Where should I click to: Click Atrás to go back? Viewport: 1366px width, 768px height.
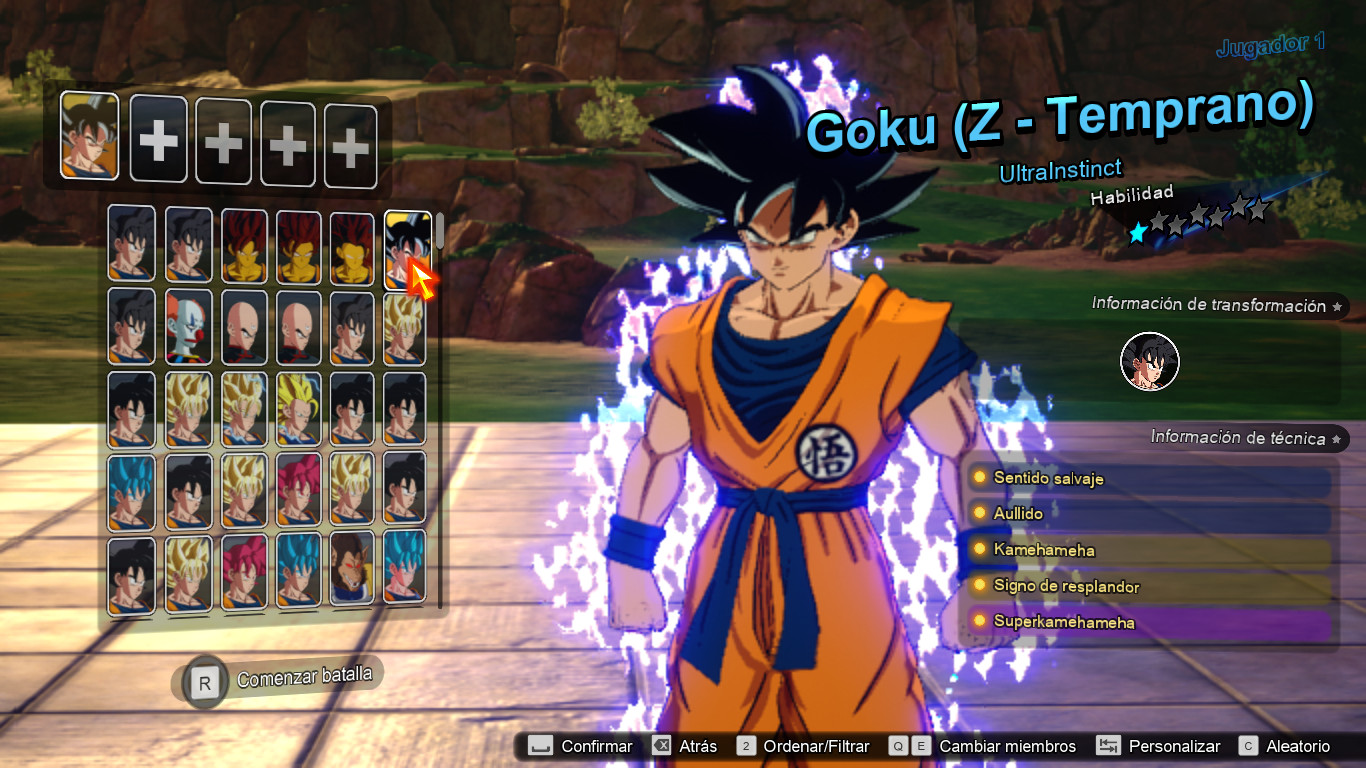click(698, 746)
